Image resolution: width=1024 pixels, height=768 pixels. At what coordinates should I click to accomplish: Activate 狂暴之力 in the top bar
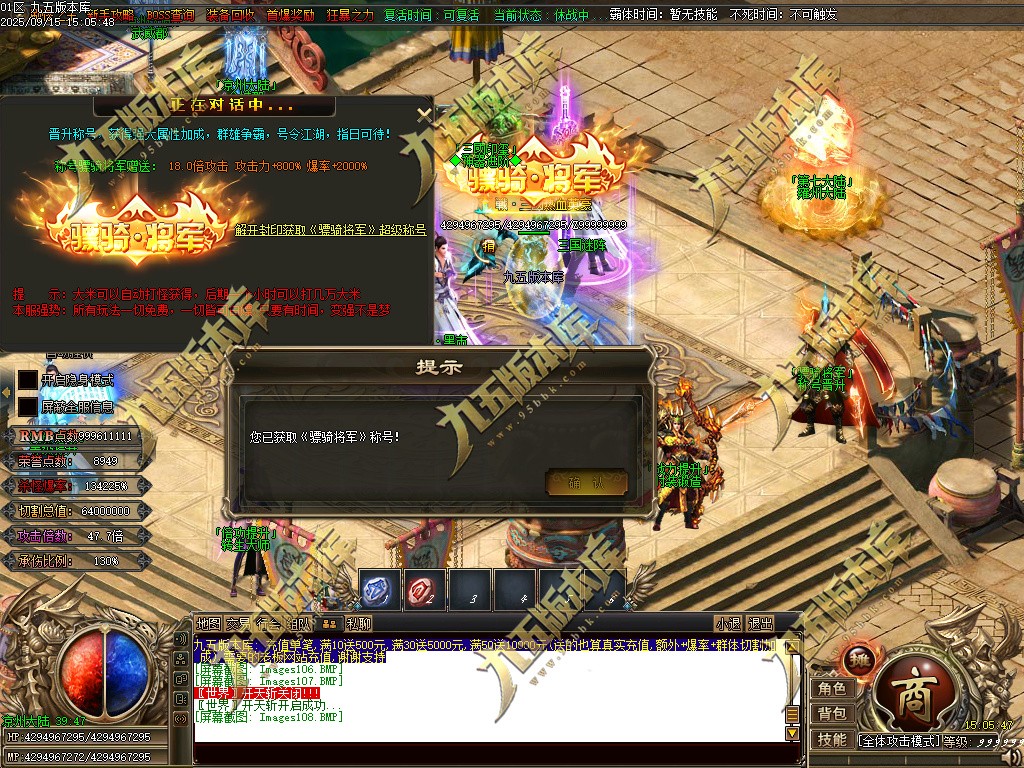point(350,16)
